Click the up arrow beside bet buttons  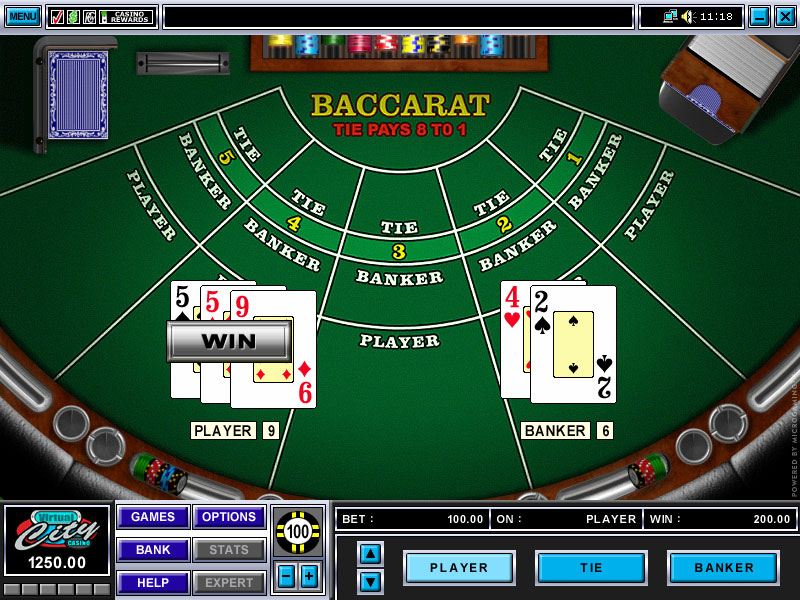coord(370,553)
